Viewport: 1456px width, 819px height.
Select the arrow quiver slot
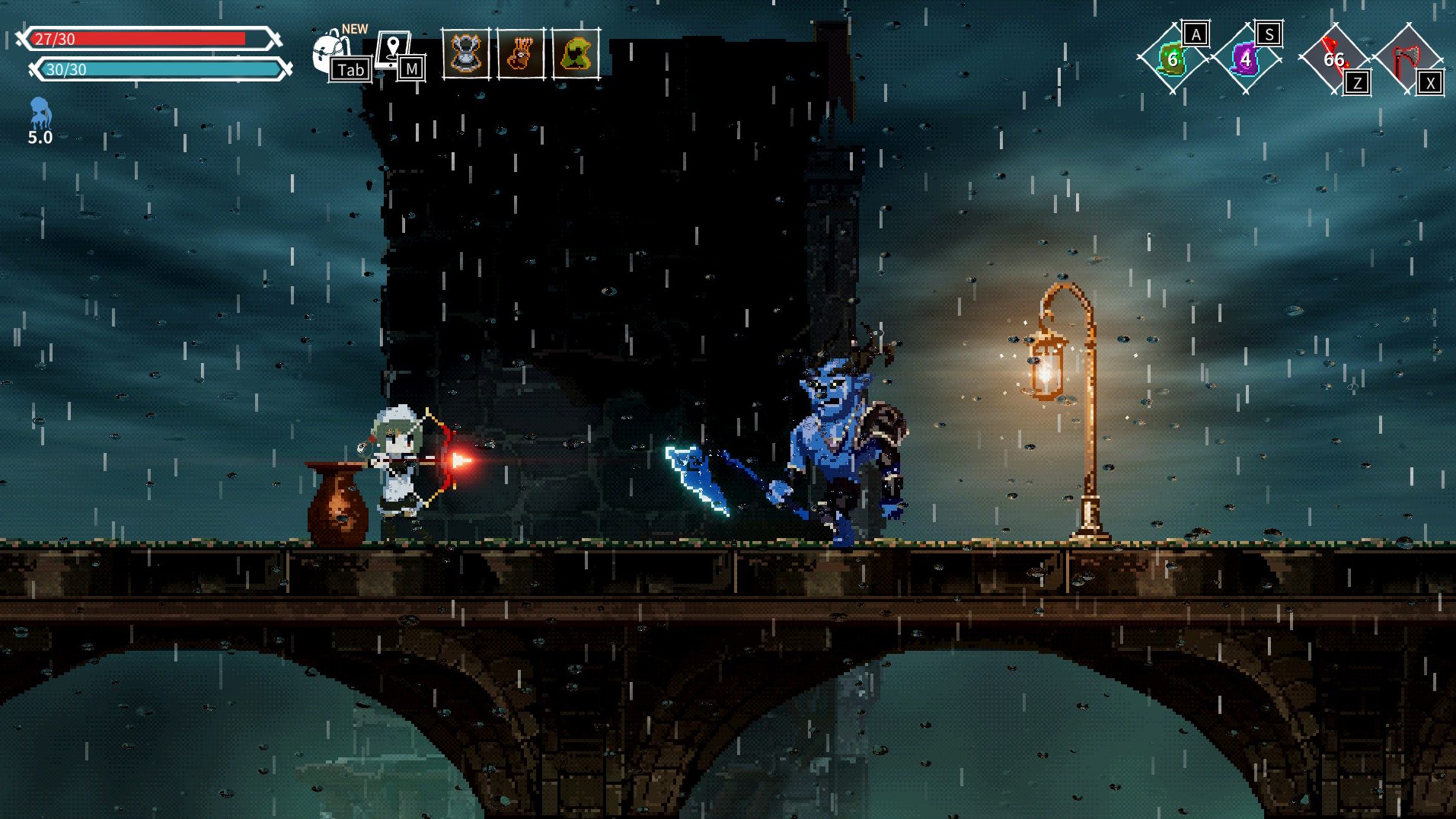coord(521,54)
